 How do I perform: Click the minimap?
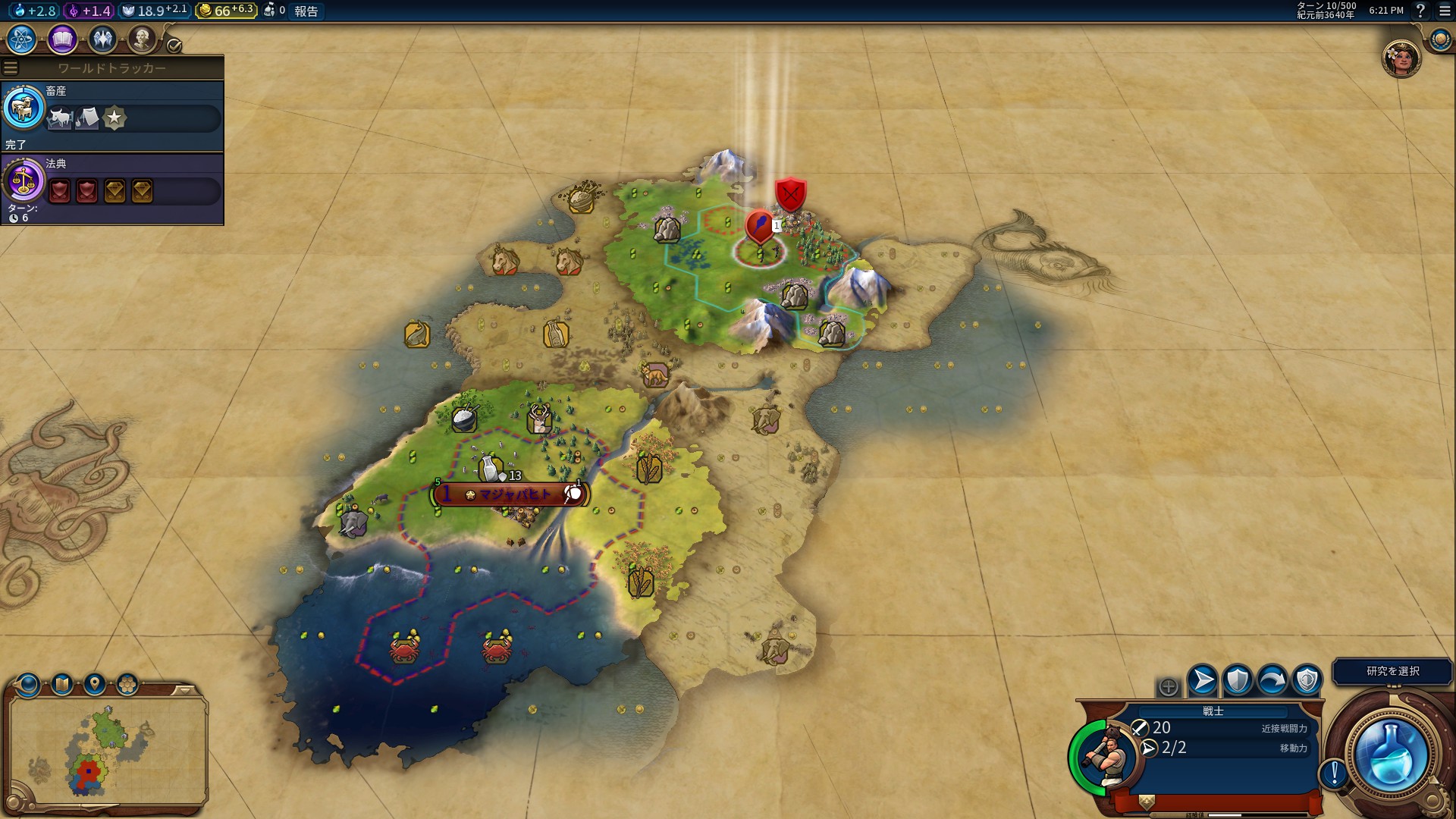click(x=108, y=751)
